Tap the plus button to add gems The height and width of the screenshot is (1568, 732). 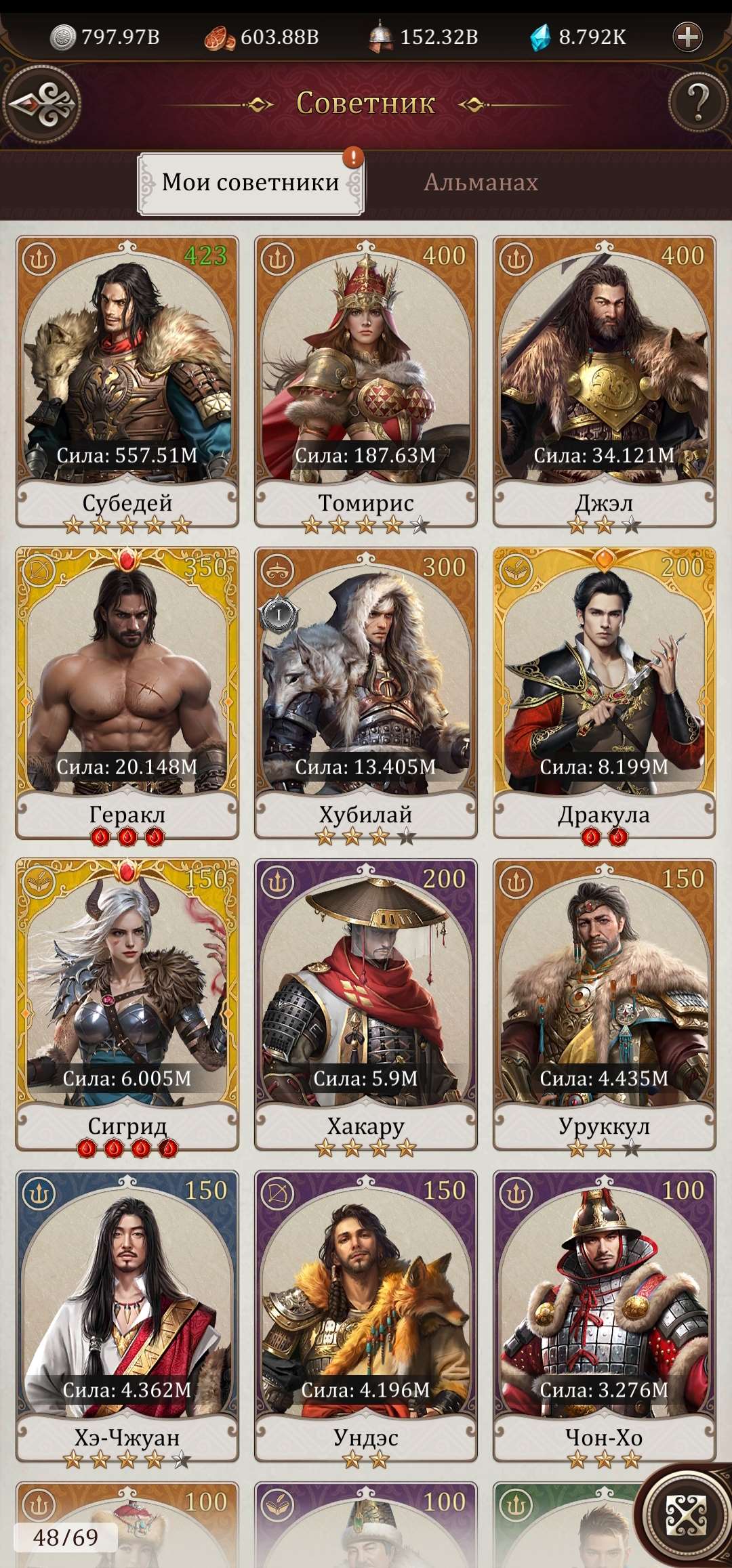pos(687,37)
